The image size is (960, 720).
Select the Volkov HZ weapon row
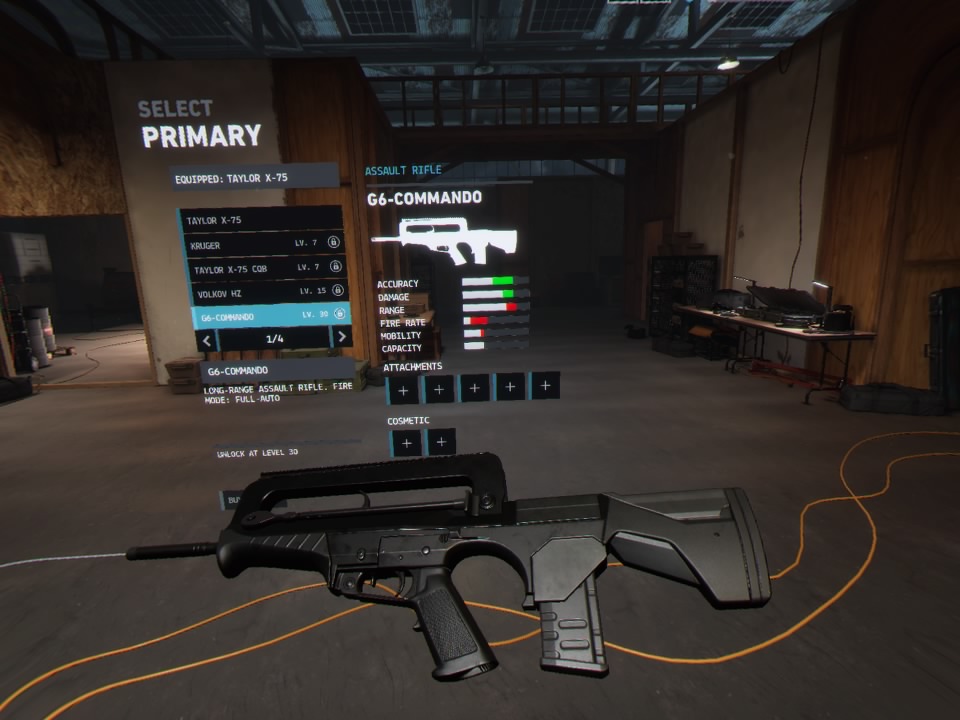[x=266, y=292]
